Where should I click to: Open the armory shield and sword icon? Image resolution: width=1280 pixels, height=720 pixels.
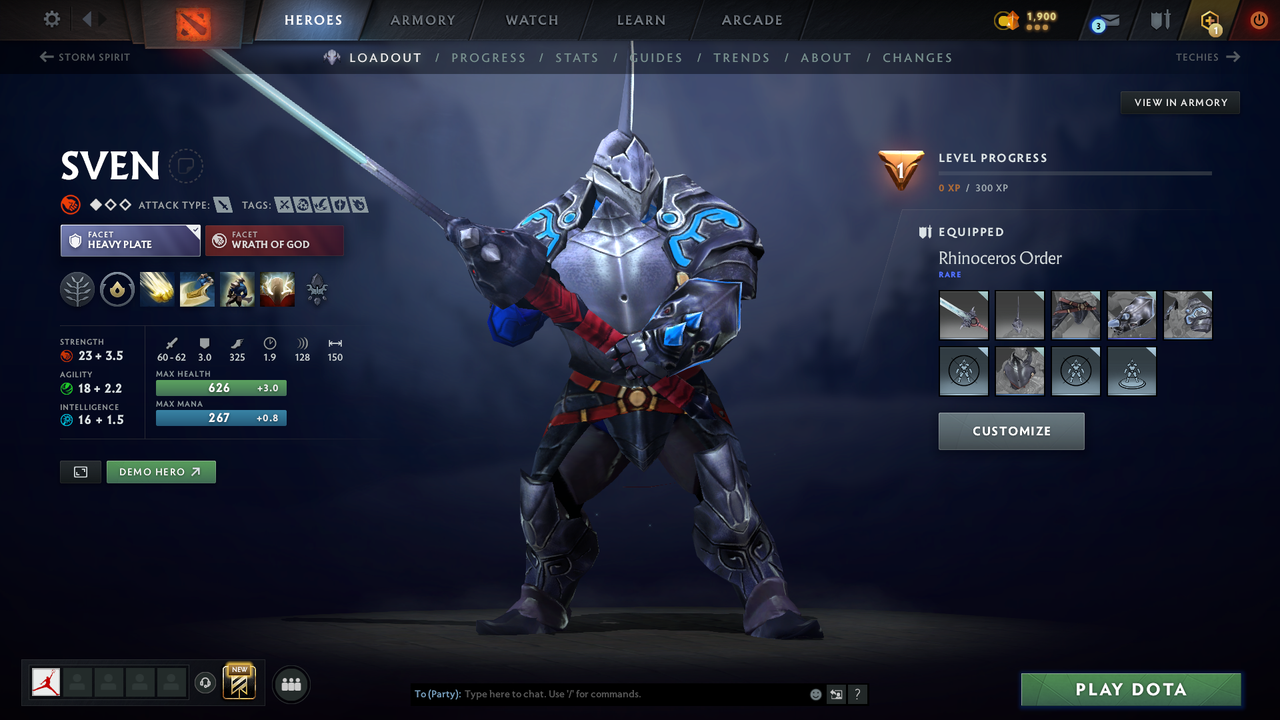(x=1160, y=20)
